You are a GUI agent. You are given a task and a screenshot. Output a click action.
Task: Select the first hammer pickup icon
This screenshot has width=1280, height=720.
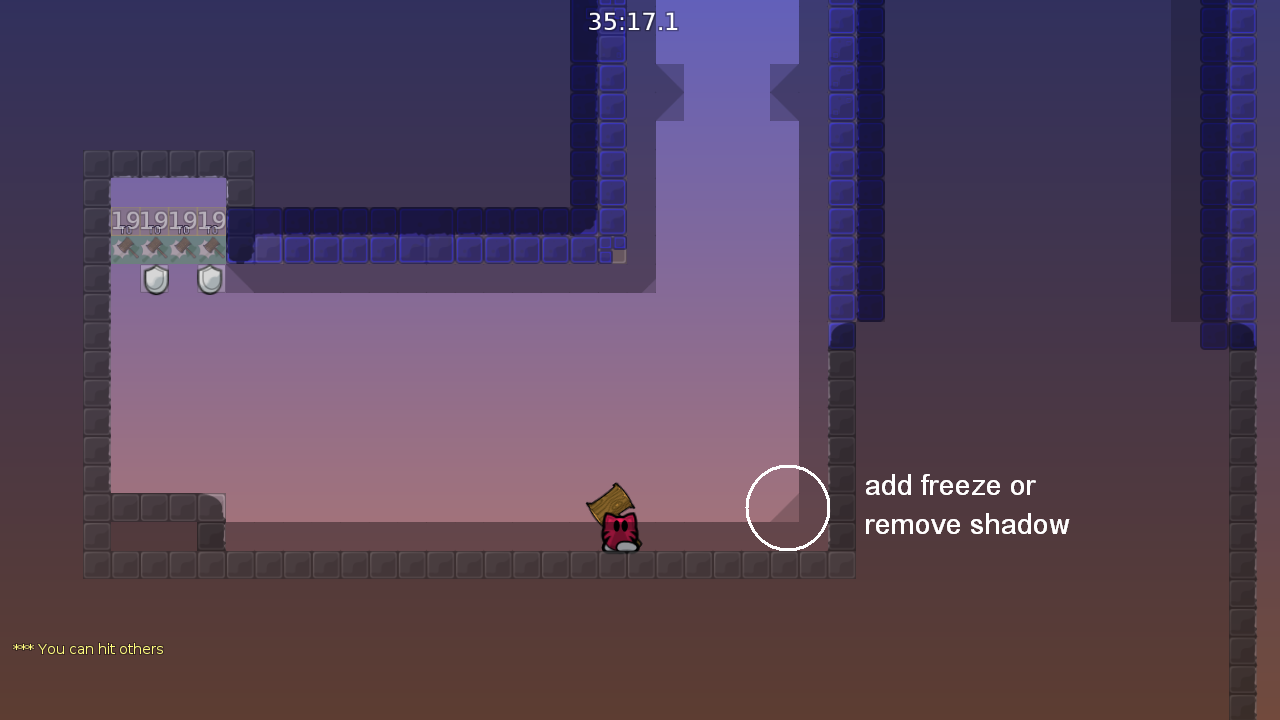[x=126, y=248]
